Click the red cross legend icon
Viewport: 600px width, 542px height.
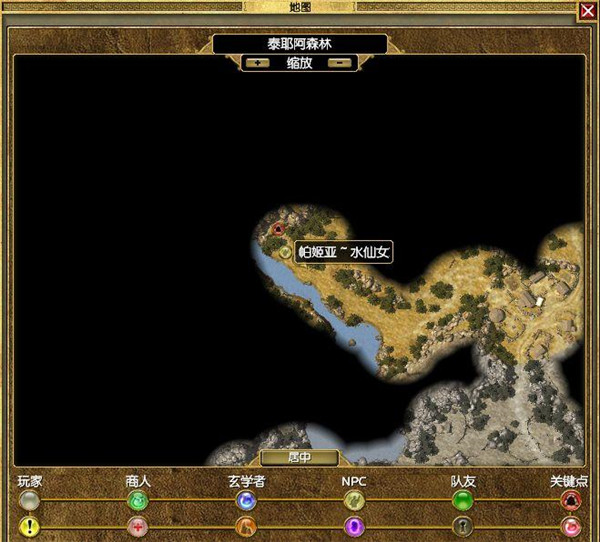tap(138, 526)
